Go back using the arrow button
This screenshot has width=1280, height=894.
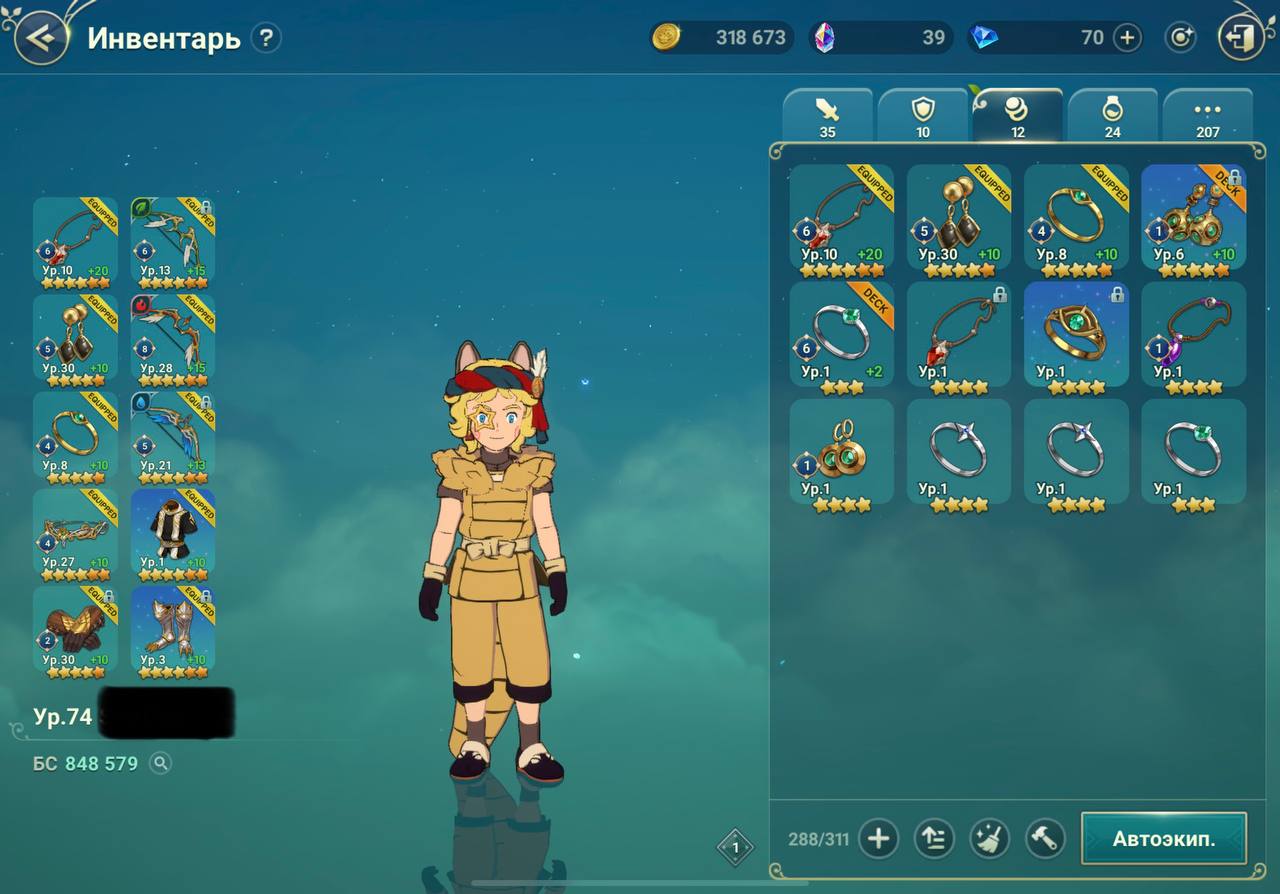tap(40, 38)
